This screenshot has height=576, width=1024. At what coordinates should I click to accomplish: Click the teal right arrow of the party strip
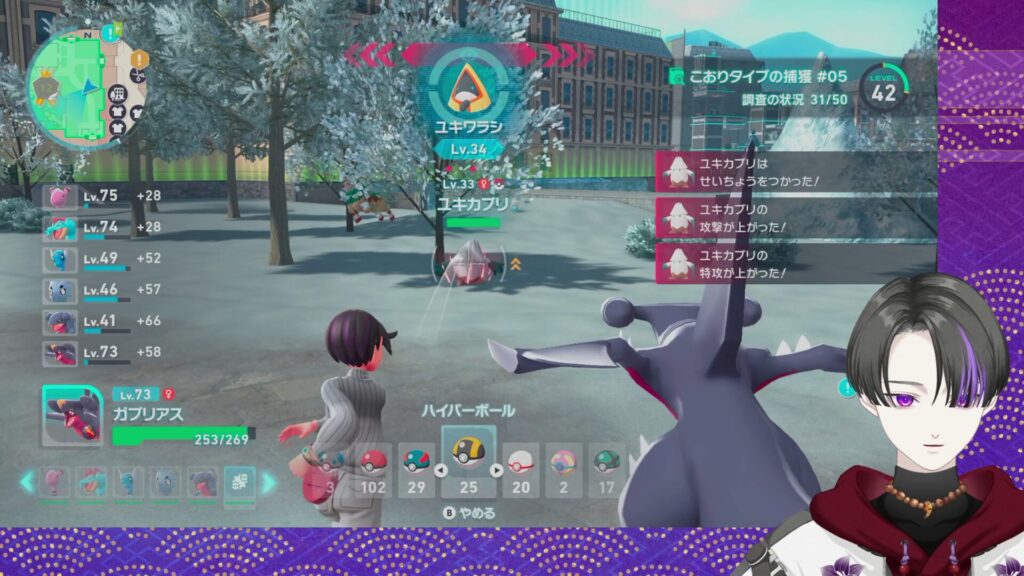268,483
